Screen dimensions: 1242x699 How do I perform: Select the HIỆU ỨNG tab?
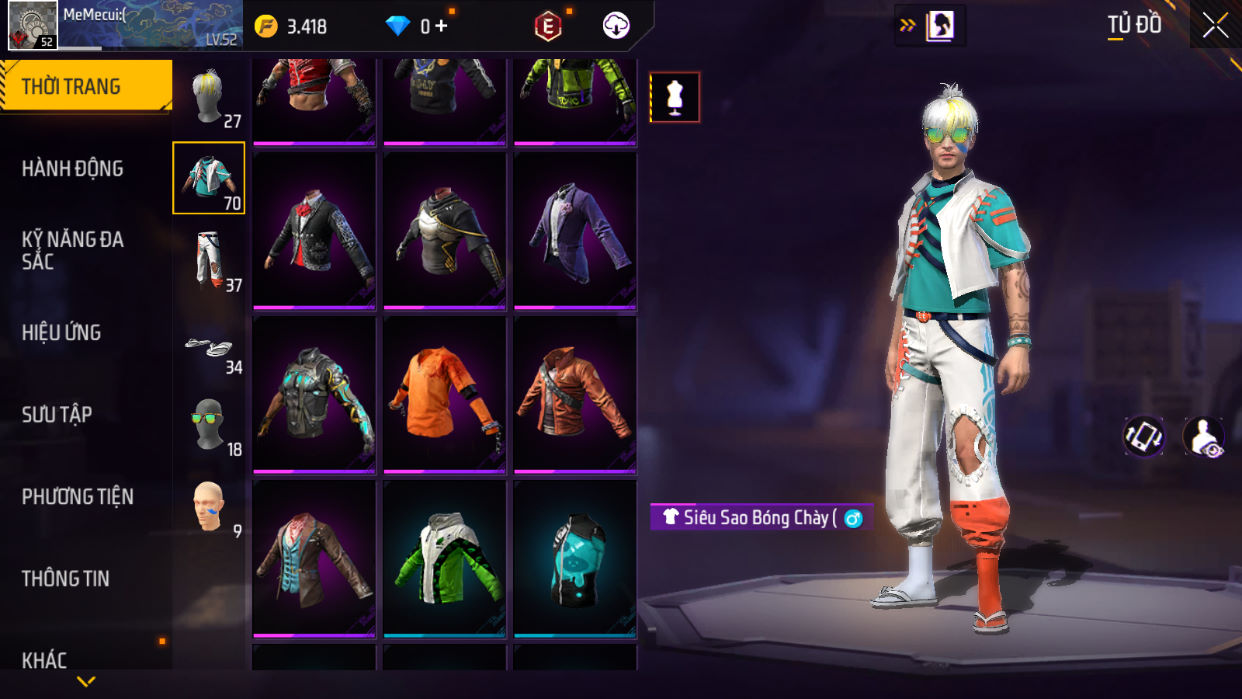(62, 333)
